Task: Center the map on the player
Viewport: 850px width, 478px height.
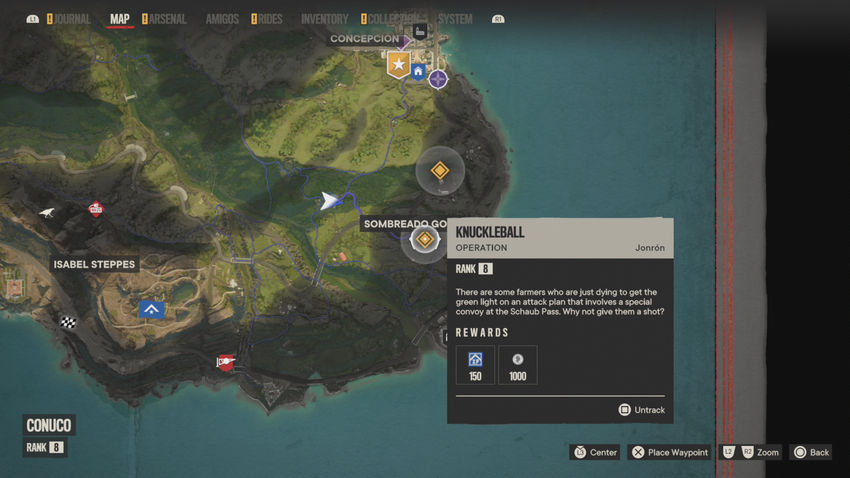Action: pos(595,452)
